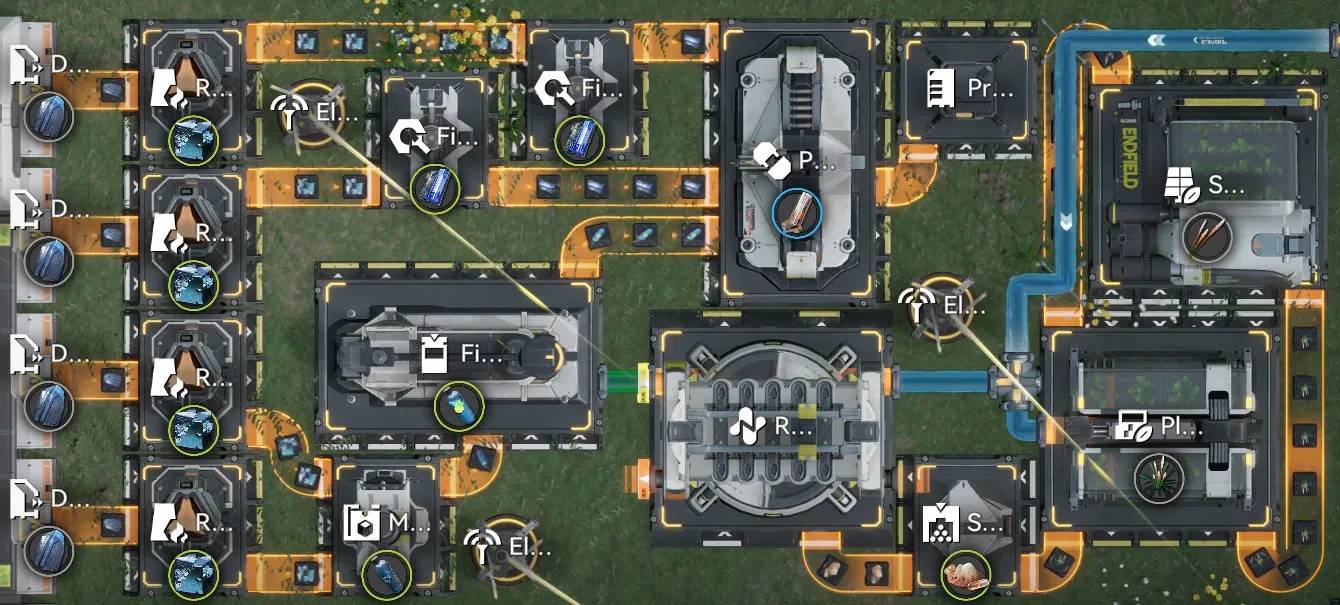Click the green bottle product icon
1340x605 pixels.
(459, 406)
